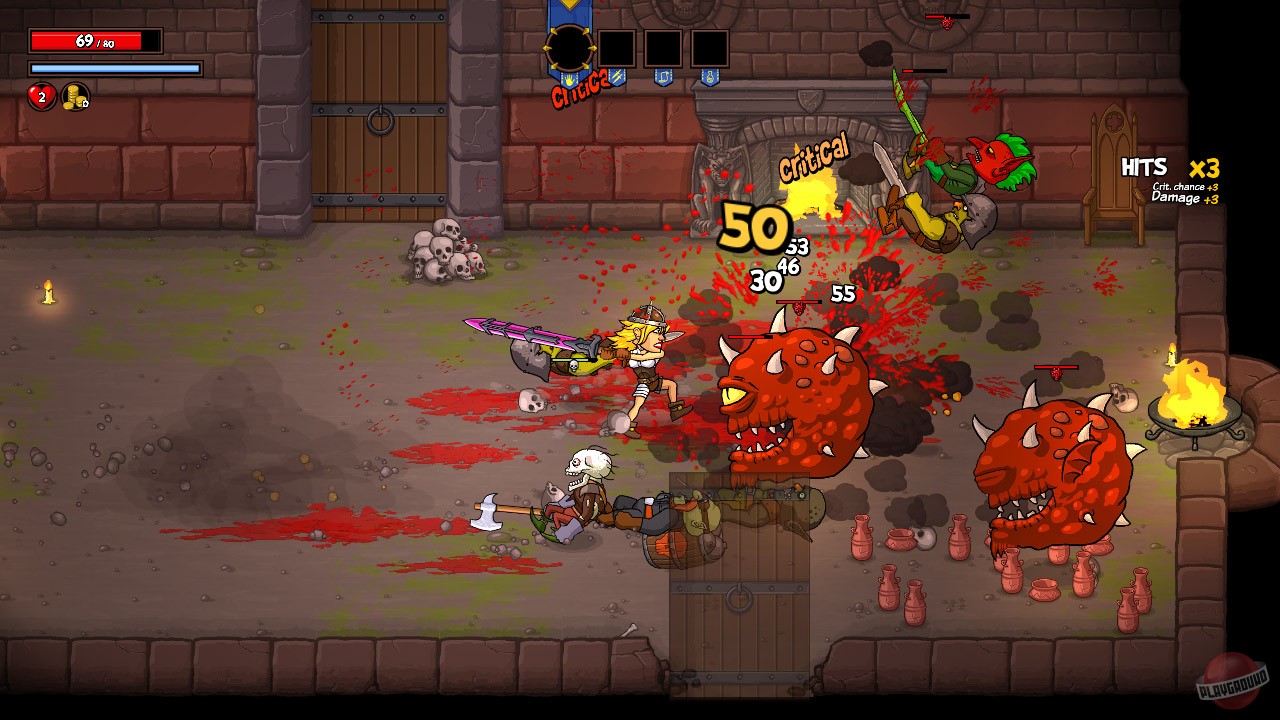
Task: Click the potion flask slot icon
Action: [x=709, y=78]
